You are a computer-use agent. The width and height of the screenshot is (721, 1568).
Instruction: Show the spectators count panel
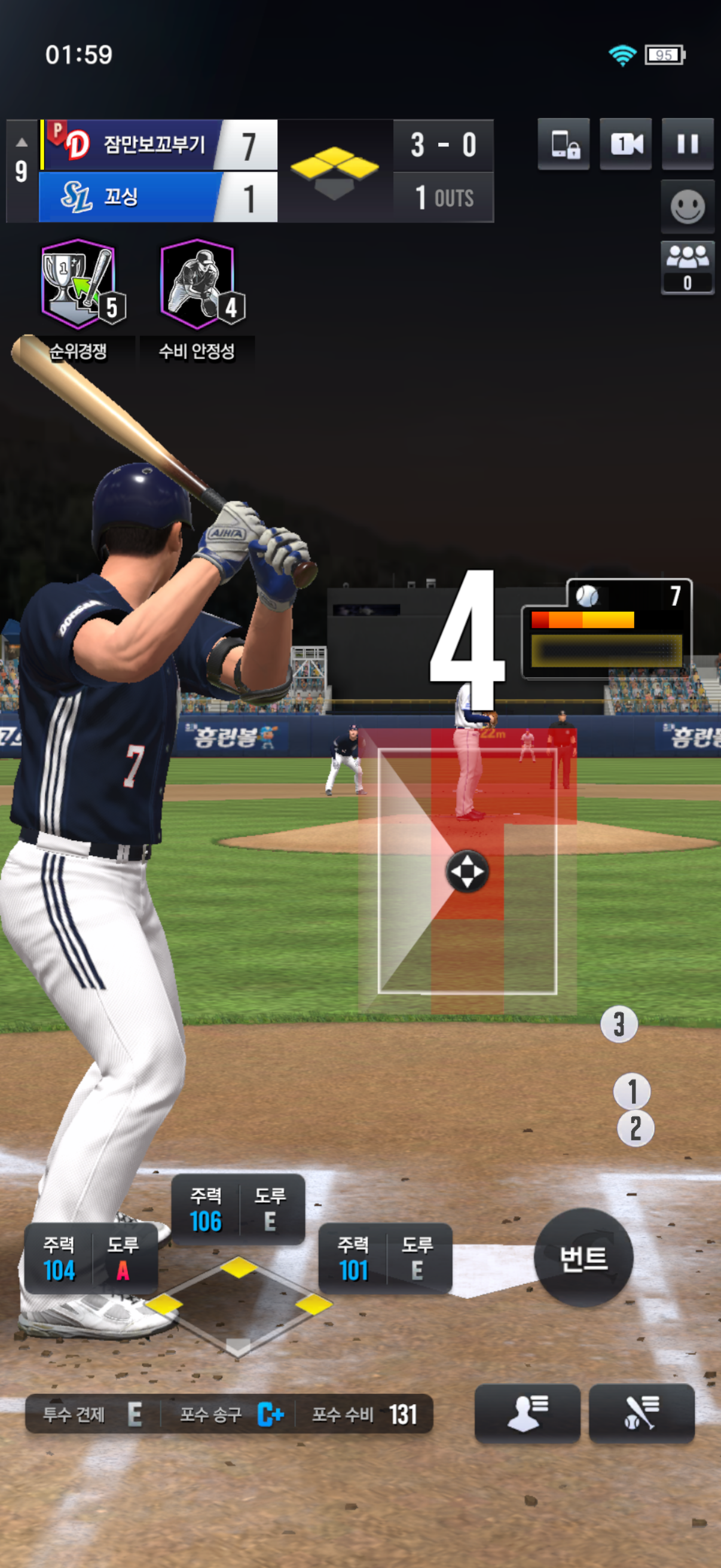tap(687, 268)
